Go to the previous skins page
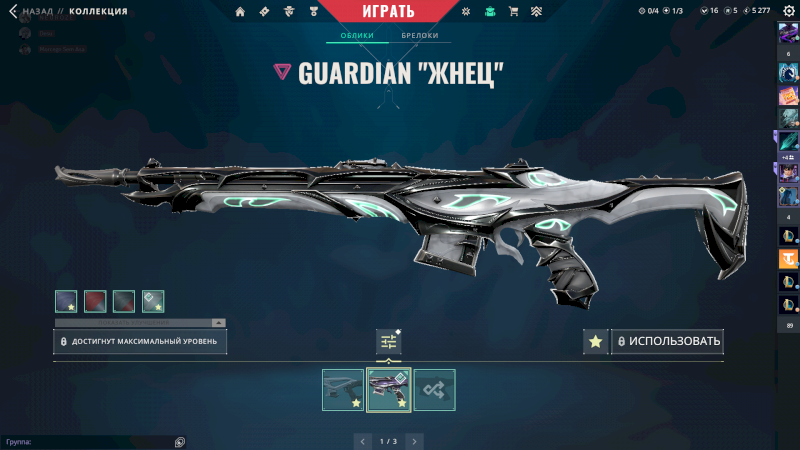The image size is (800, 450). [x=362, y=440]
